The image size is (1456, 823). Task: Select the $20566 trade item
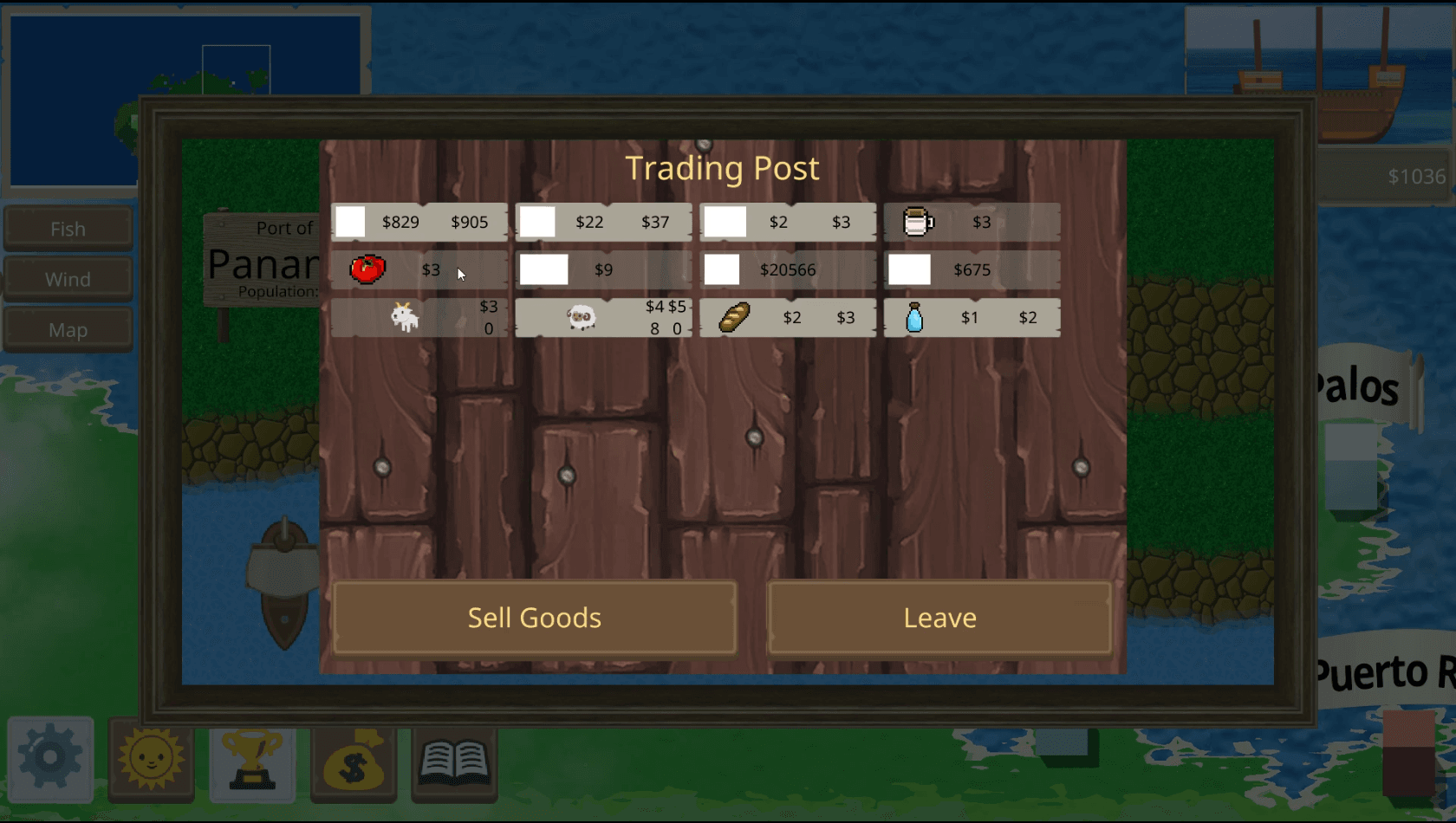(x=788, y=269)
